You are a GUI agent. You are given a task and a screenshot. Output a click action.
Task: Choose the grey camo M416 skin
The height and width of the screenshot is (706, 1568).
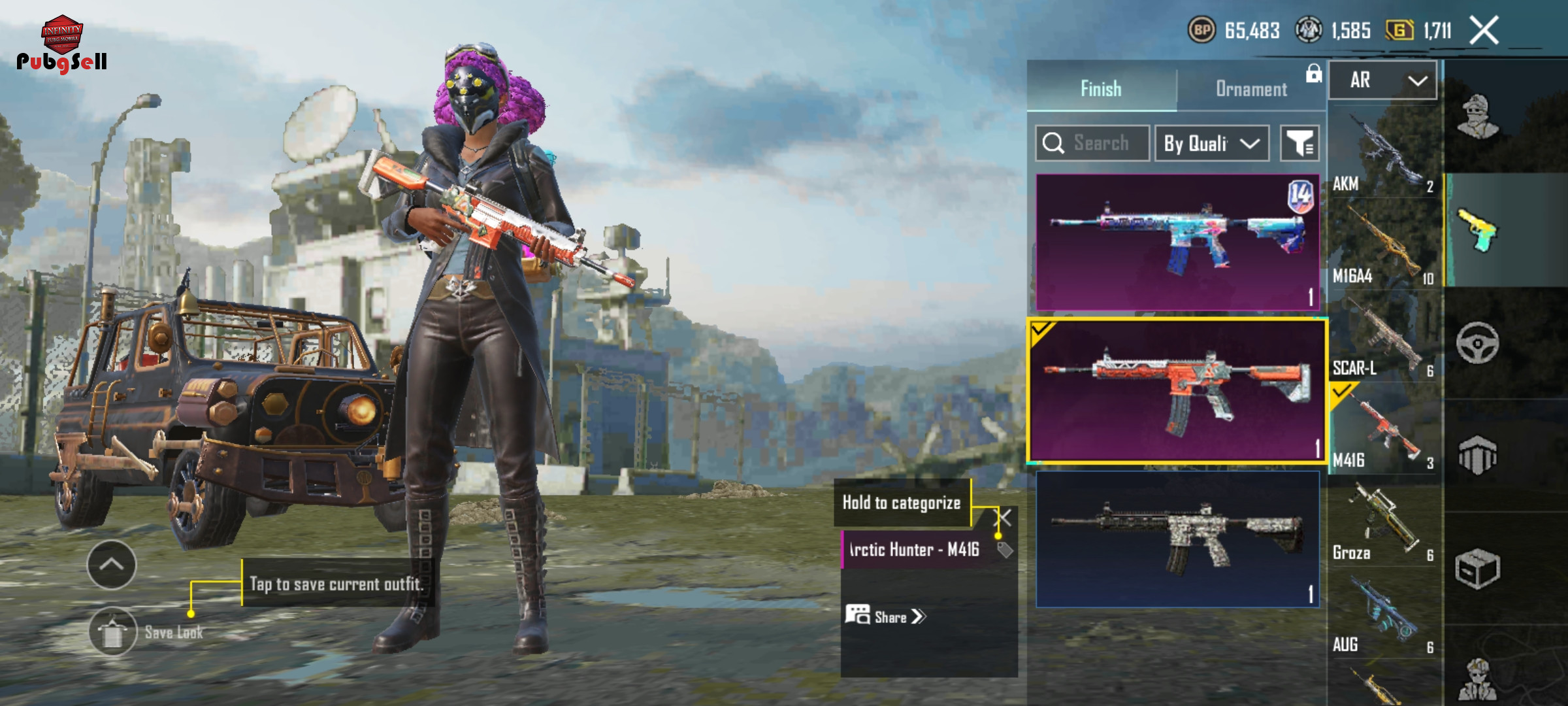1177,539
